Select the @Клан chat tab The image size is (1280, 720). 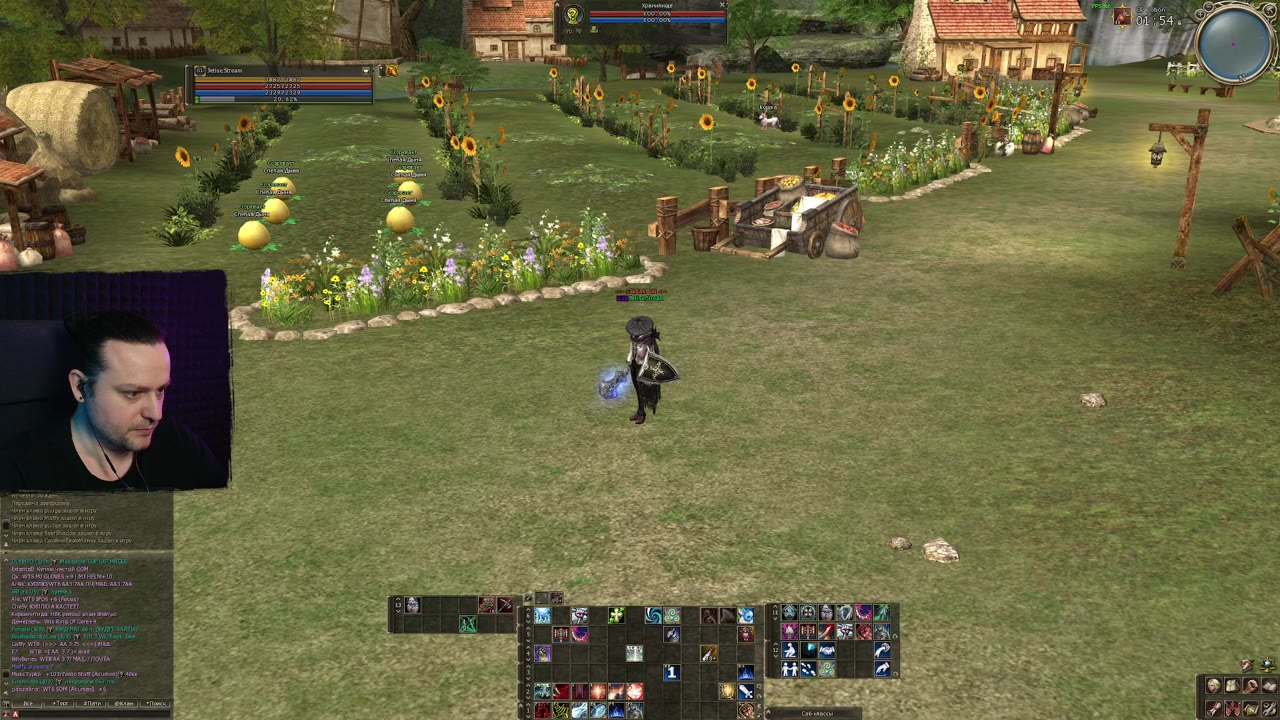point(124,704)
